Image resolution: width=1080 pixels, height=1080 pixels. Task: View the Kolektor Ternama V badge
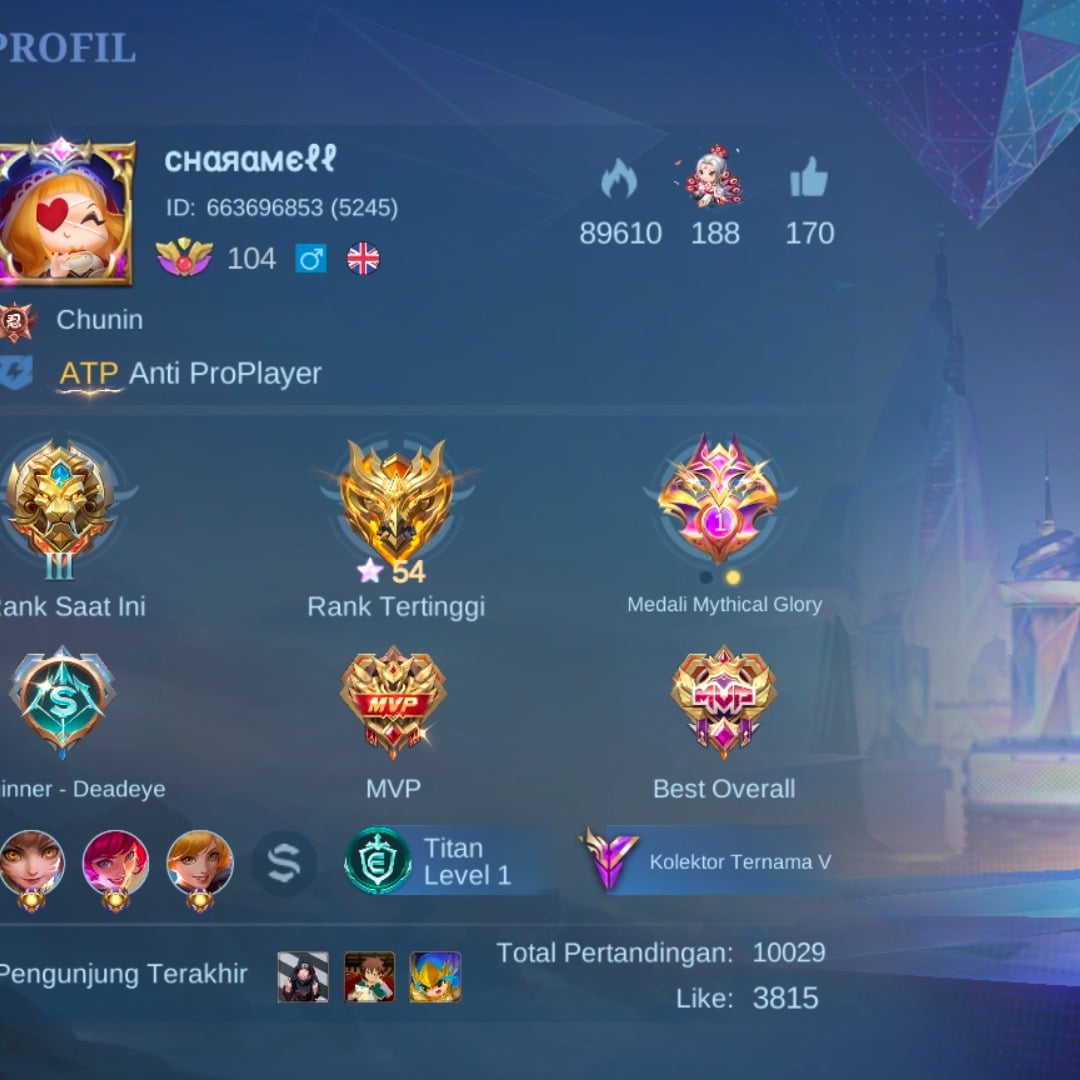click(x=611, y=861)
